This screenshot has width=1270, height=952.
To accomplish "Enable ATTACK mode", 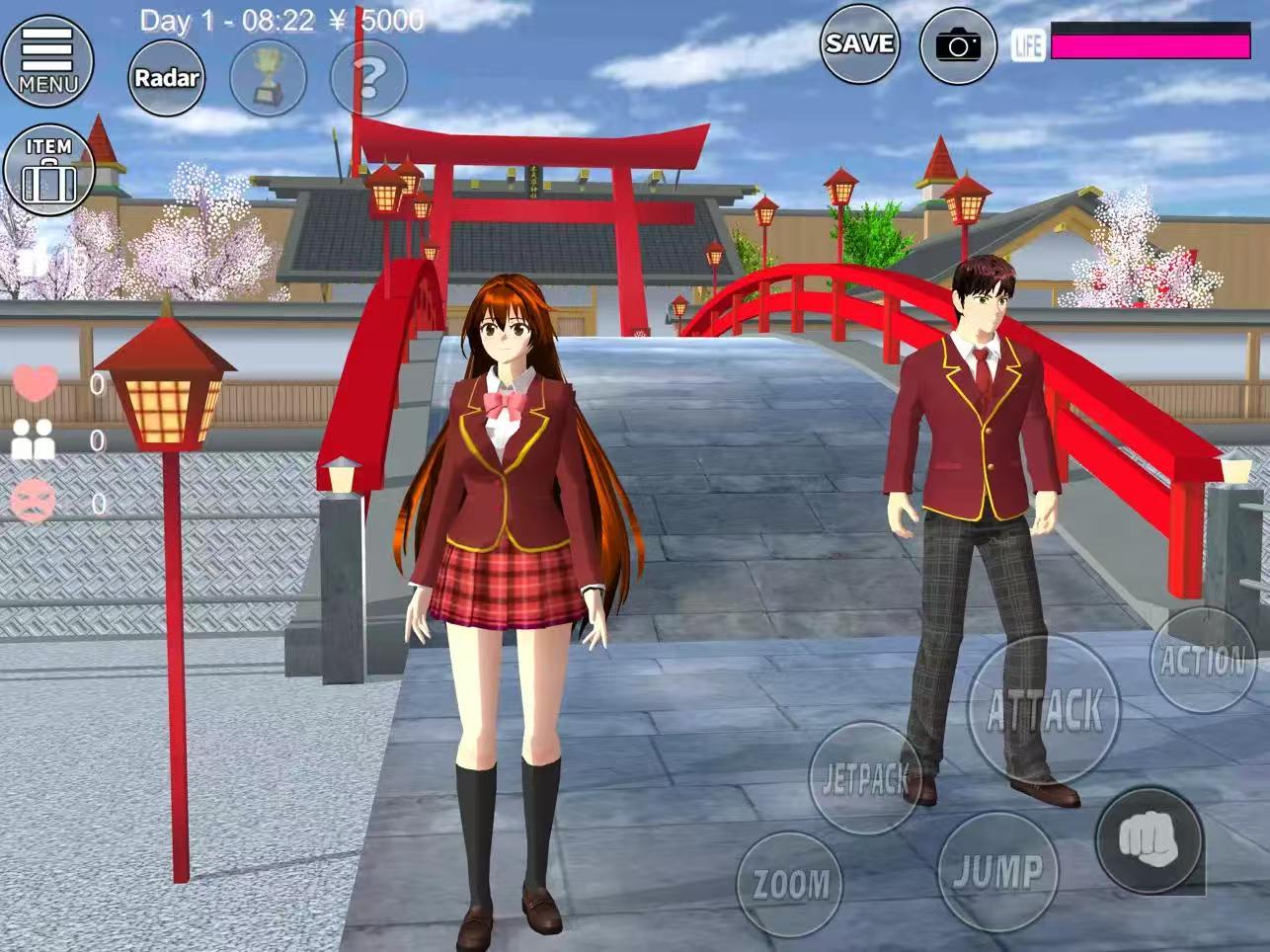I will (x=1046, y=706).
